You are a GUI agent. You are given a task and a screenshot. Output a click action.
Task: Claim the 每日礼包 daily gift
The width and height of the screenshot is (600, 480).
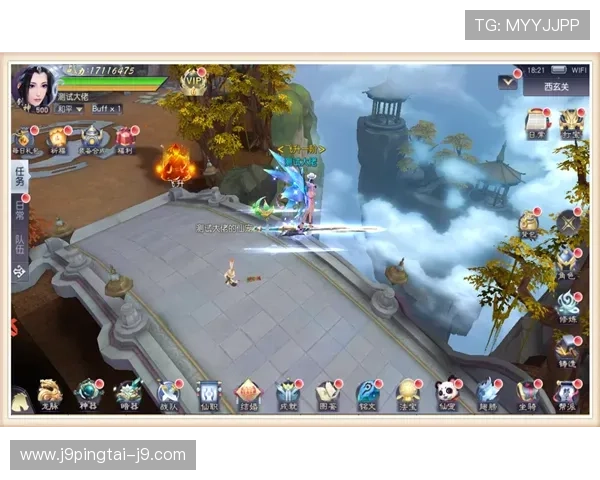[x=23, y=139]
